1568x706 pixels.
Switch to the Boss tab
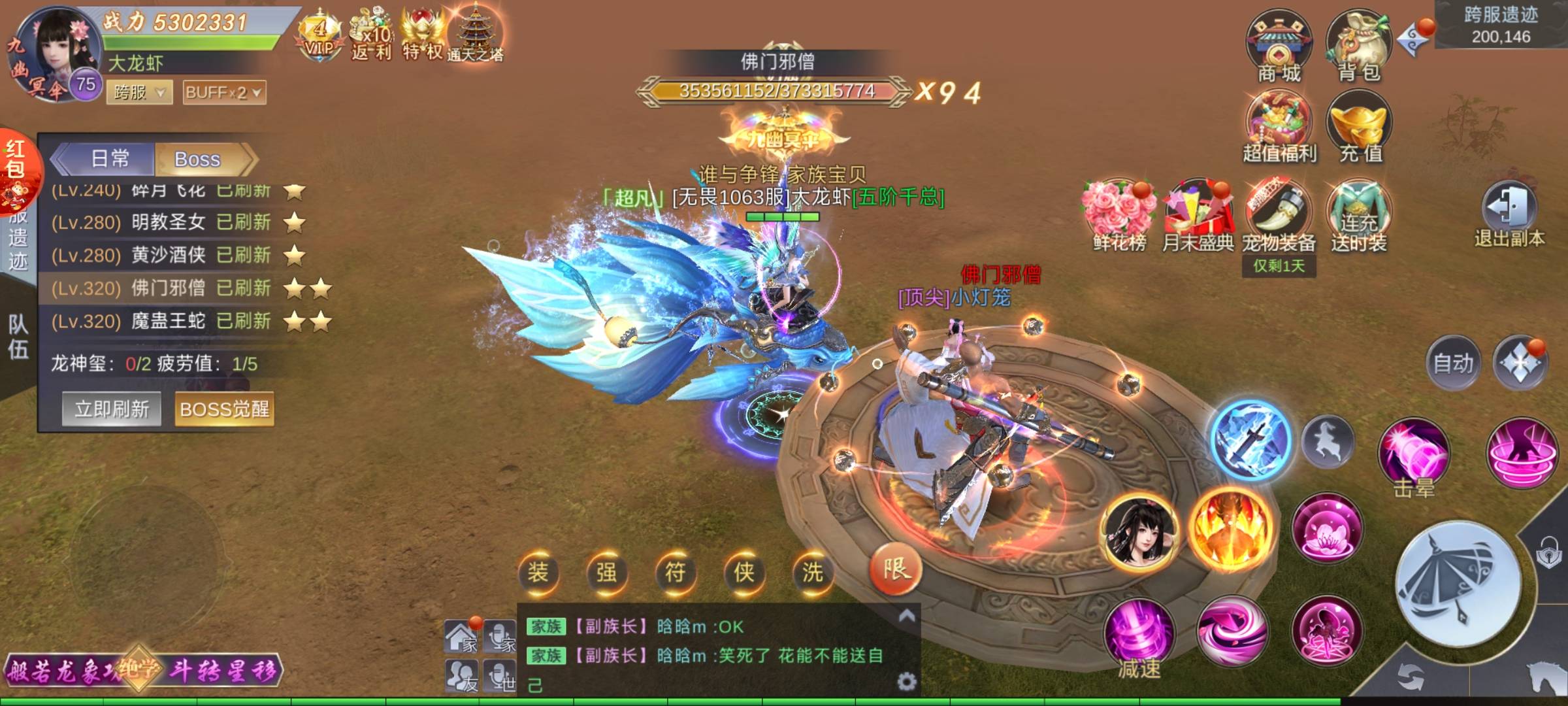pos(198,159)
